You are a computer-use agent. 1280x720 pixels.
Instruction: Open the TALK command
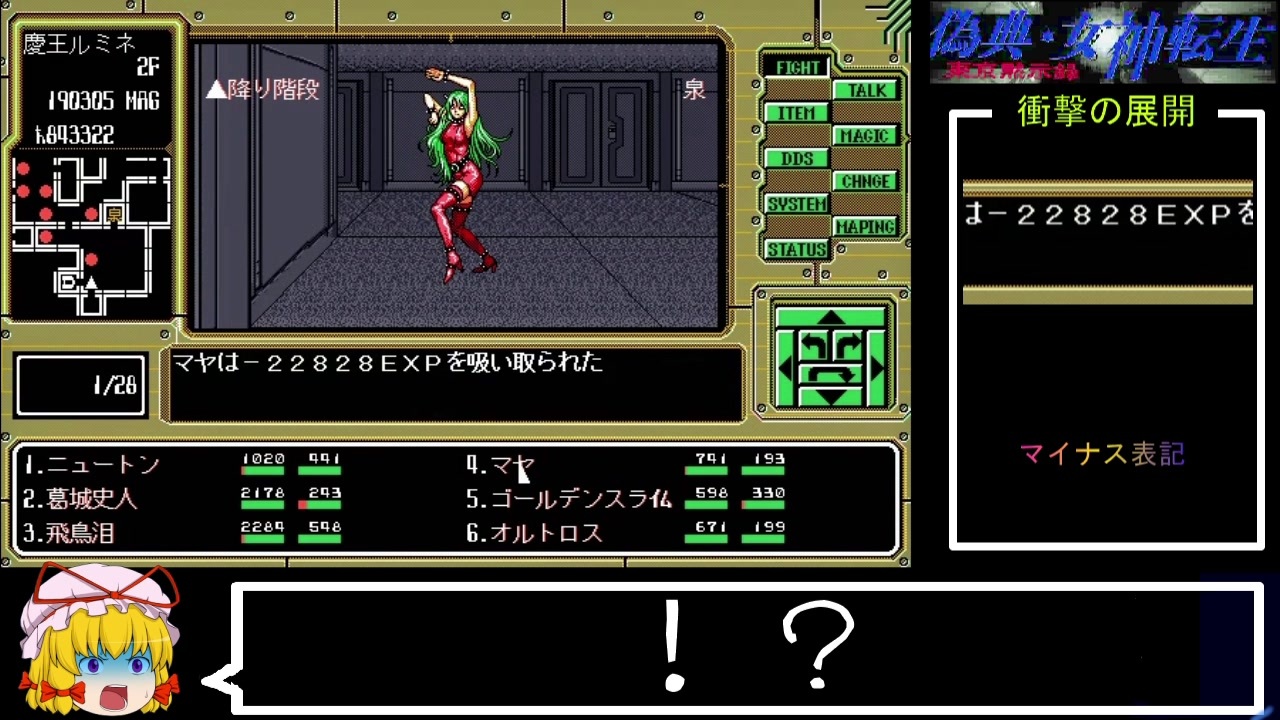coord(866,90)
